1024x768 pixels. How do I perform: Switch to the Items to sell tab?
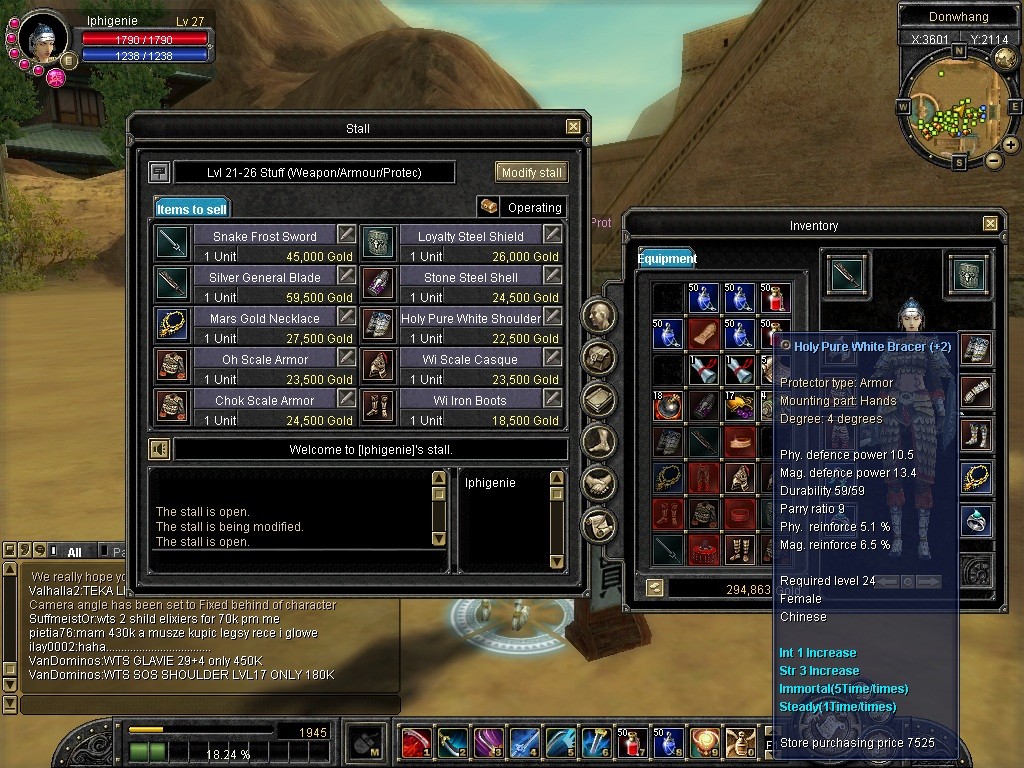192,208
